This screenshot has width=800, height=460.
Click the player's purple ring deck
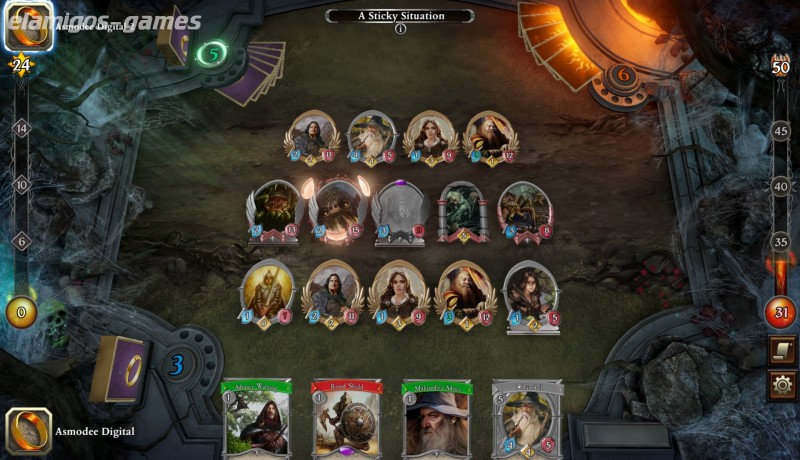[119, 367]
